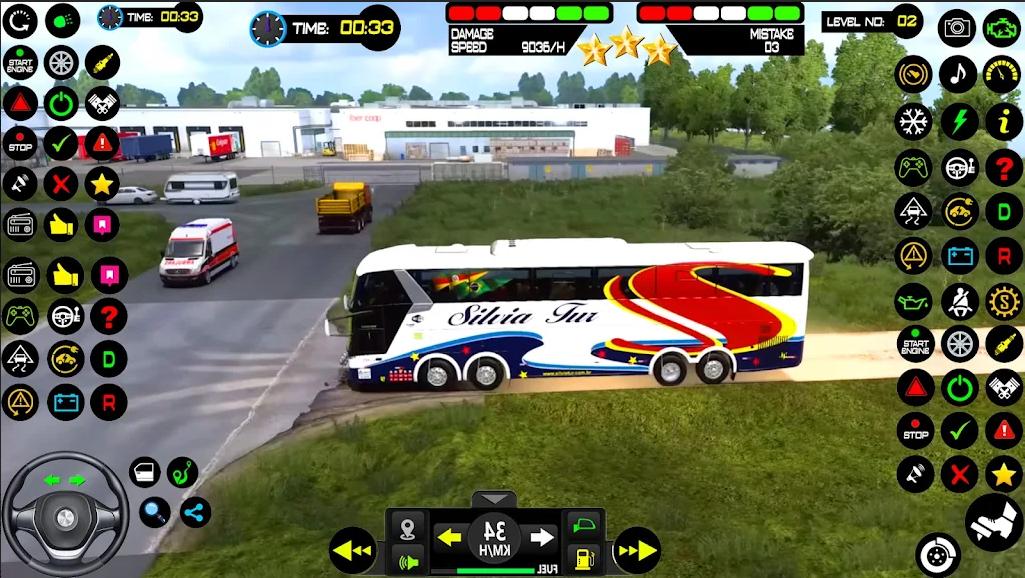
Task: Open the green check-engine icon
Action: point(1002,27)
